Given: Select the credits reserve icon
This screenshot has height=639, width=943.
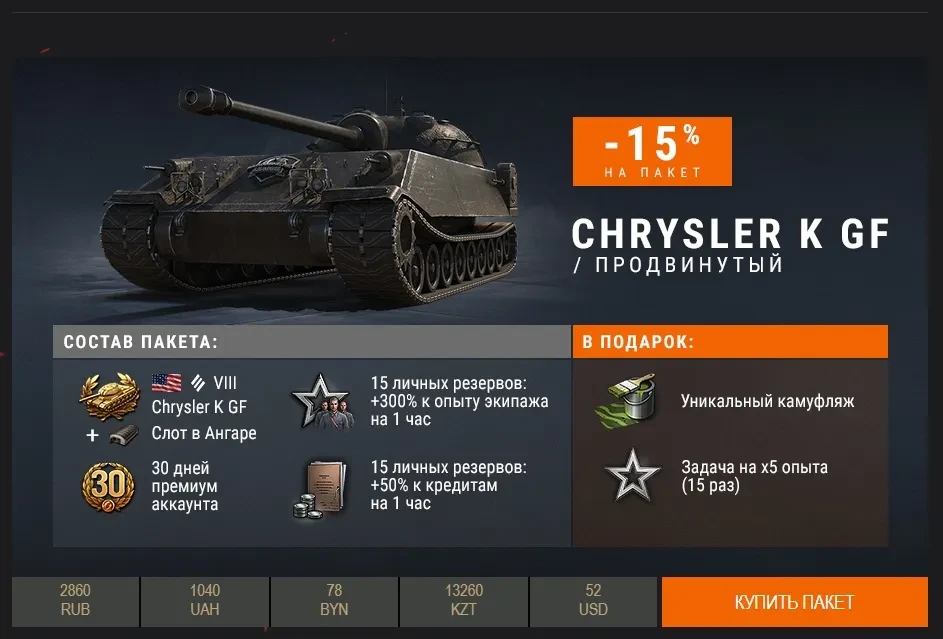Looking at the screenshot, I should (x=320, y=488).
